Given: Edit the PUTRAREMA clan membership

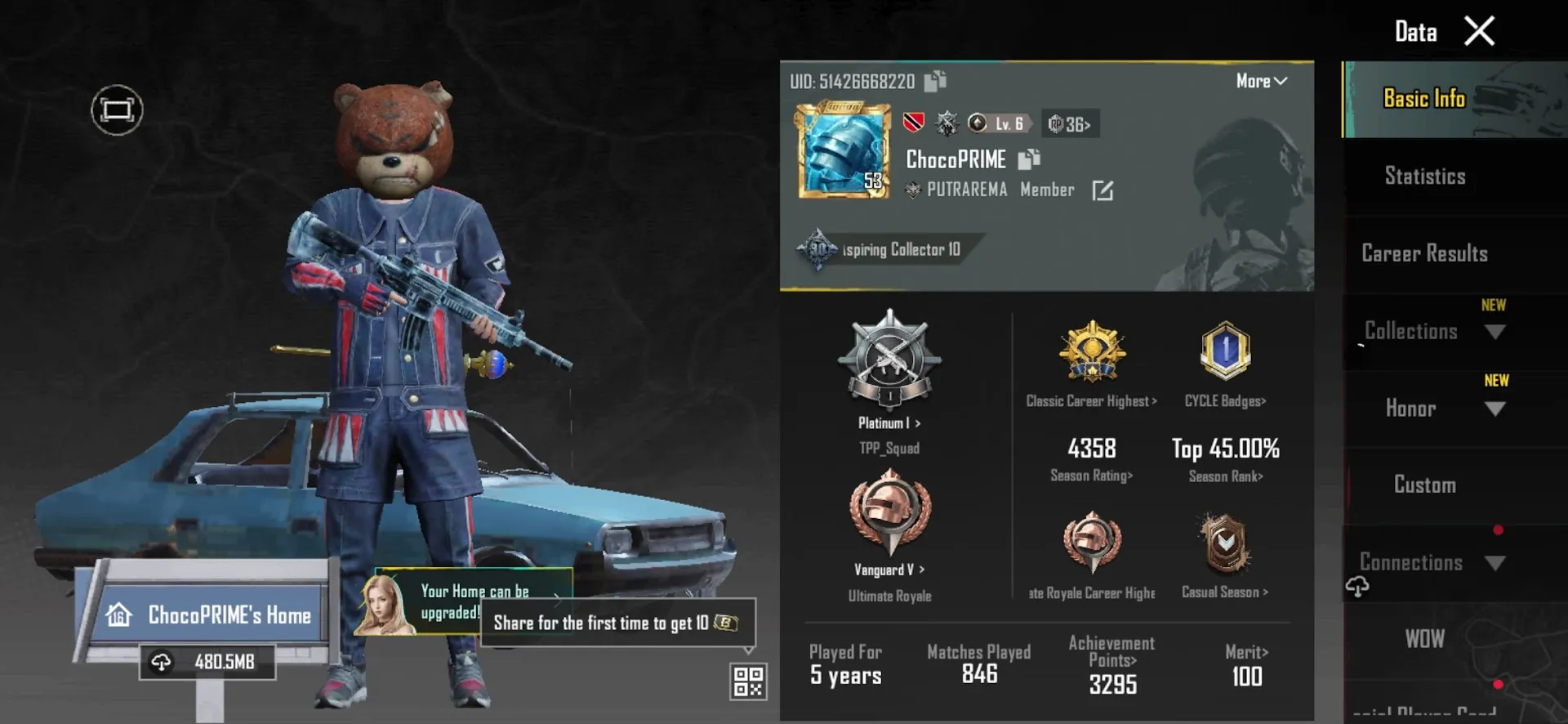Looking at the screenshot, I should 1103,190.
